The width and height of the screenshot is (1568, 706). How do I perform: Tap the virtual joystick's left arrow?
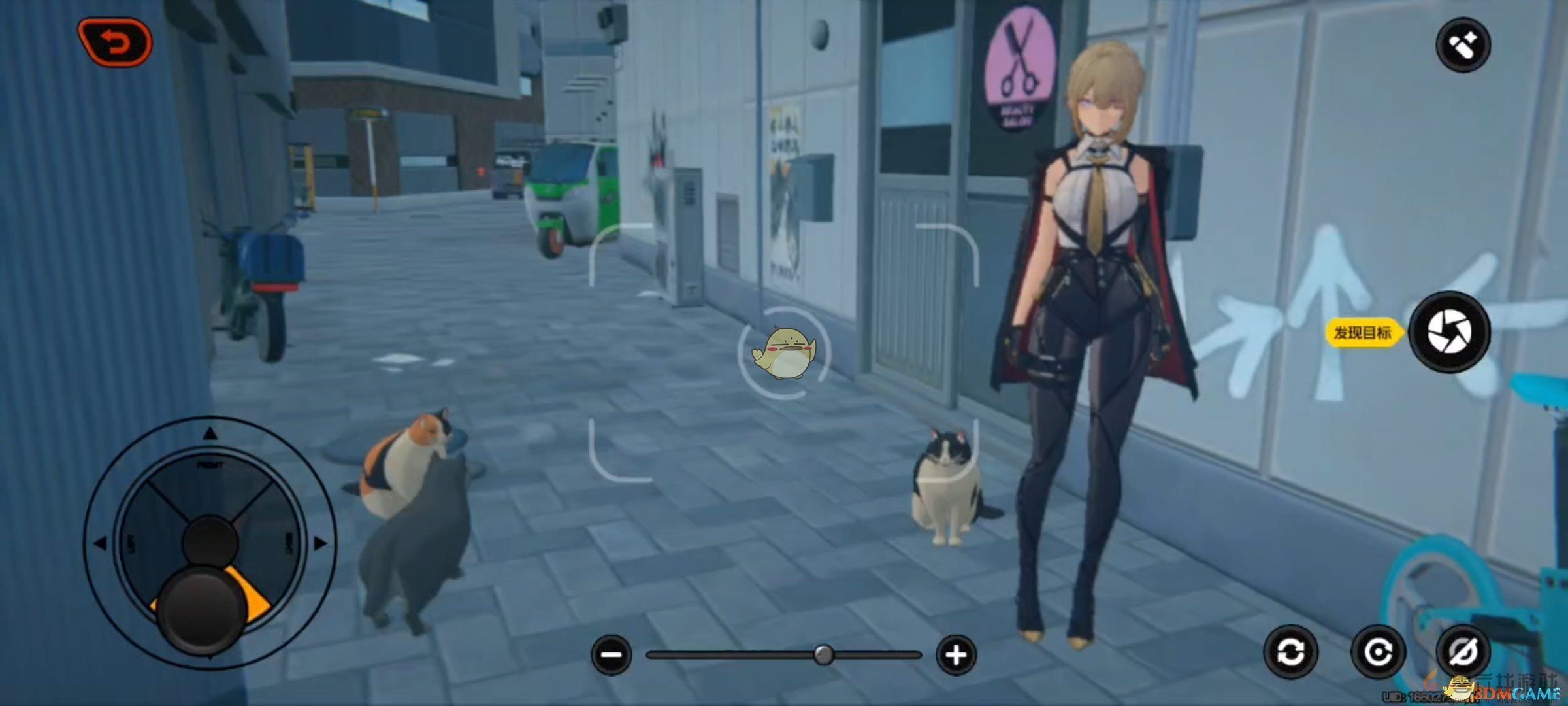point(100,543)
